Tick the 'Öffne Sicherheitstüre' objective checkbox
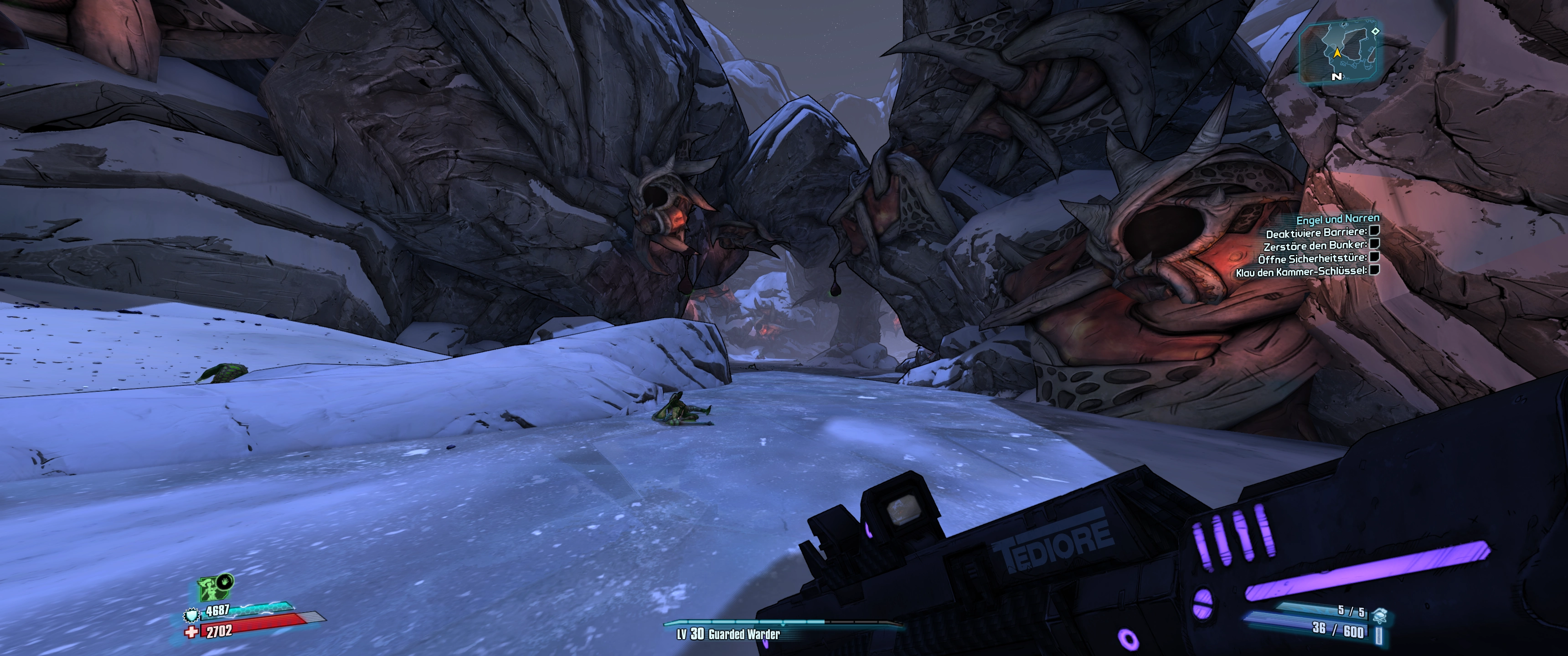Image resolution: width=1568 pixels, height=656 pixels. 1374,257
